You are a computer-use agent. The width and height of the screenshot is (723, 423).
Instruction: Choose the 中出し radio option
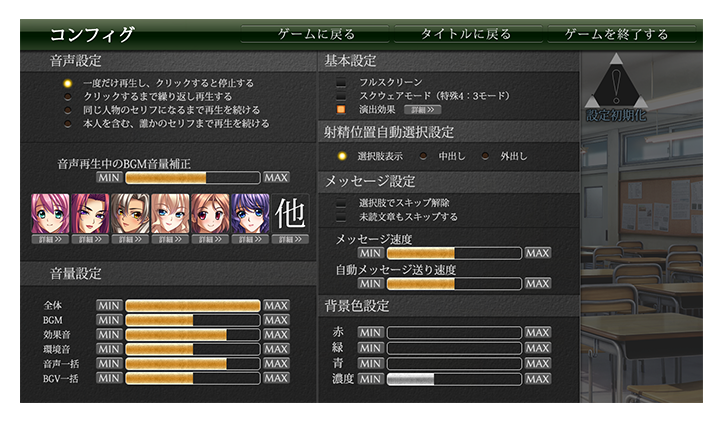(x=424, y=156)
